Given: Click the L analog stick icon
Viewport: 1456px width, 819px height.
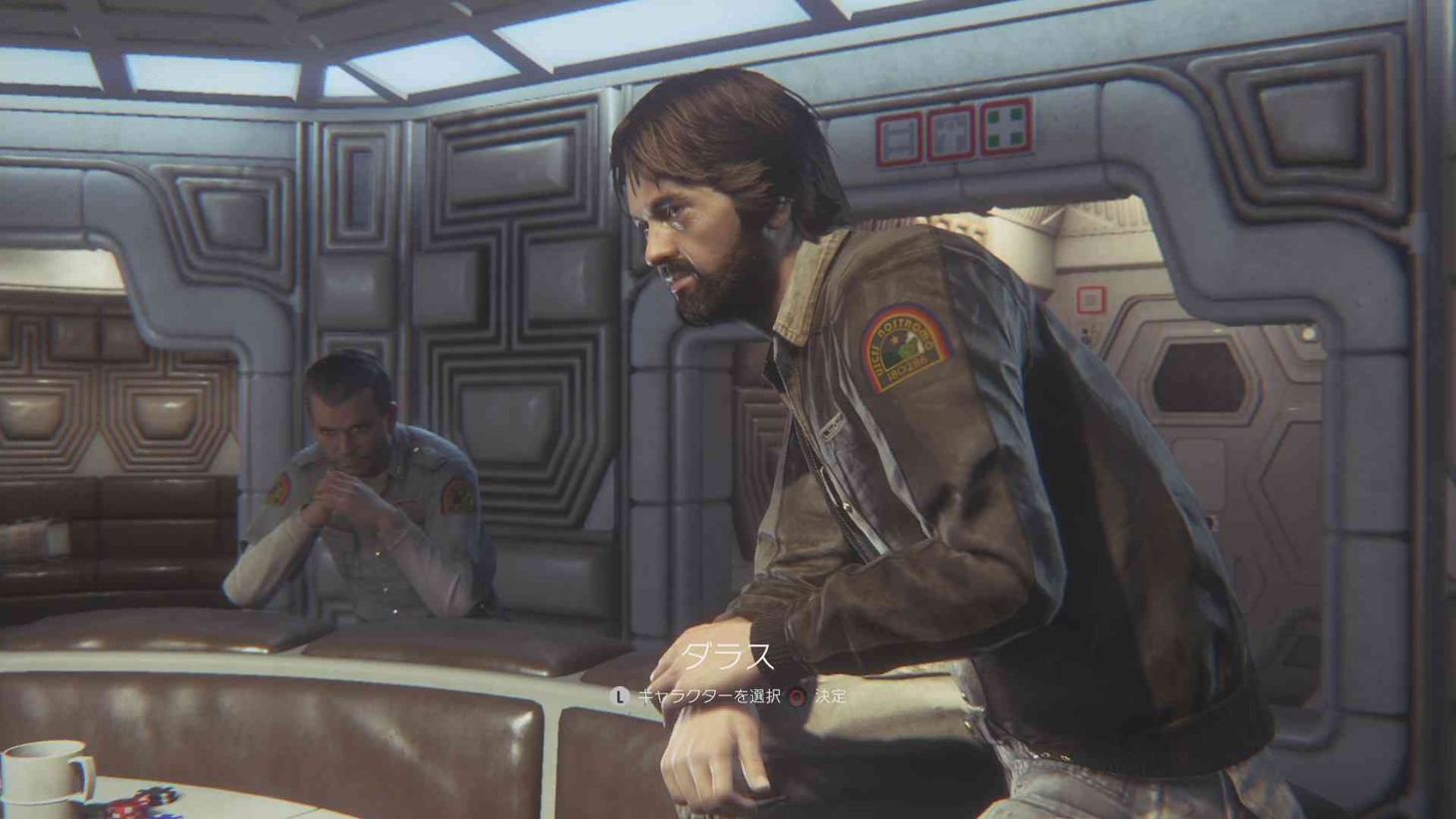Looking at the screenshot, I should [619, 696].
